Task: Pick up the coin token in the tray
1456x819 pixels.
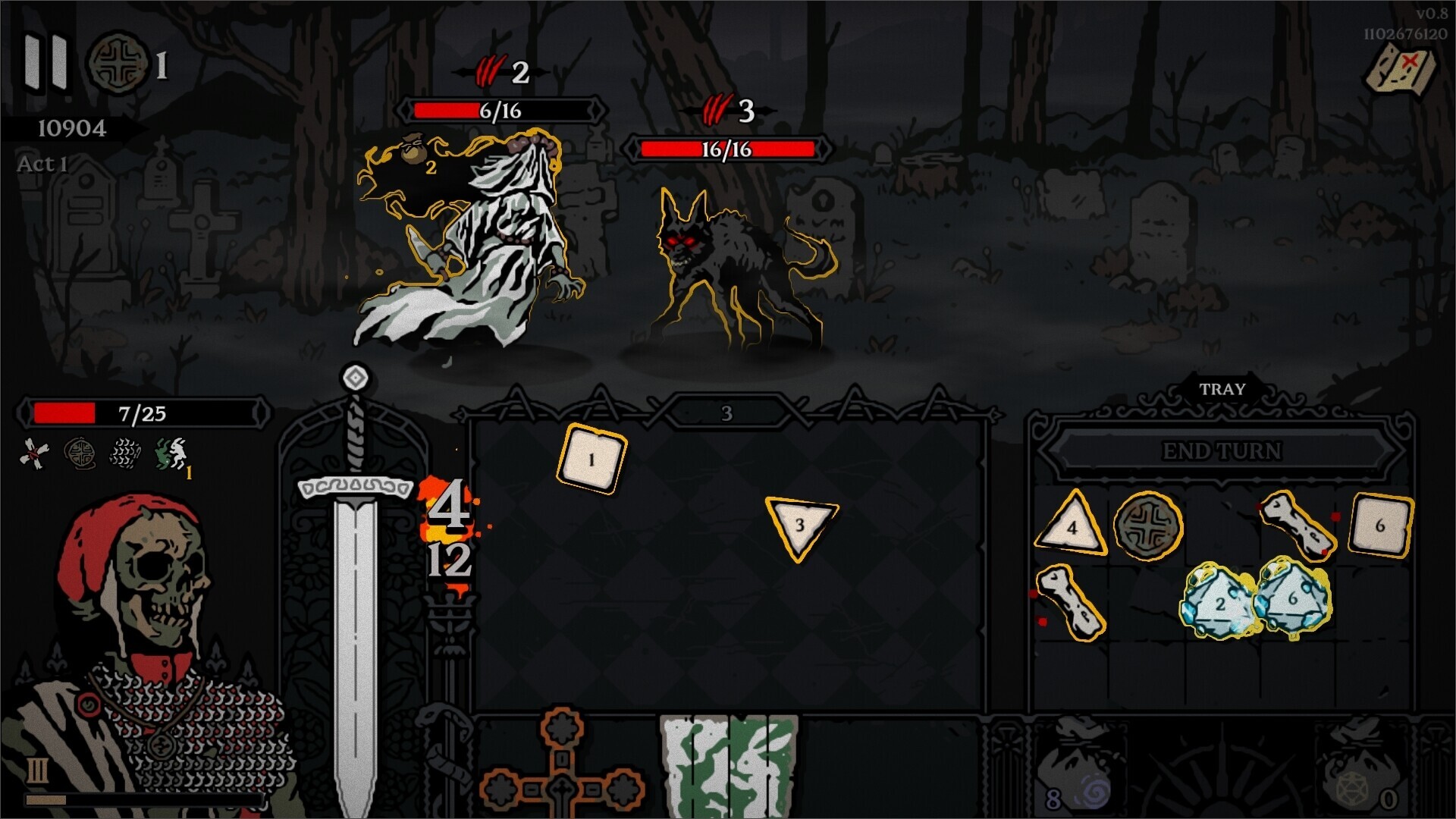Action: (1149, 523)
